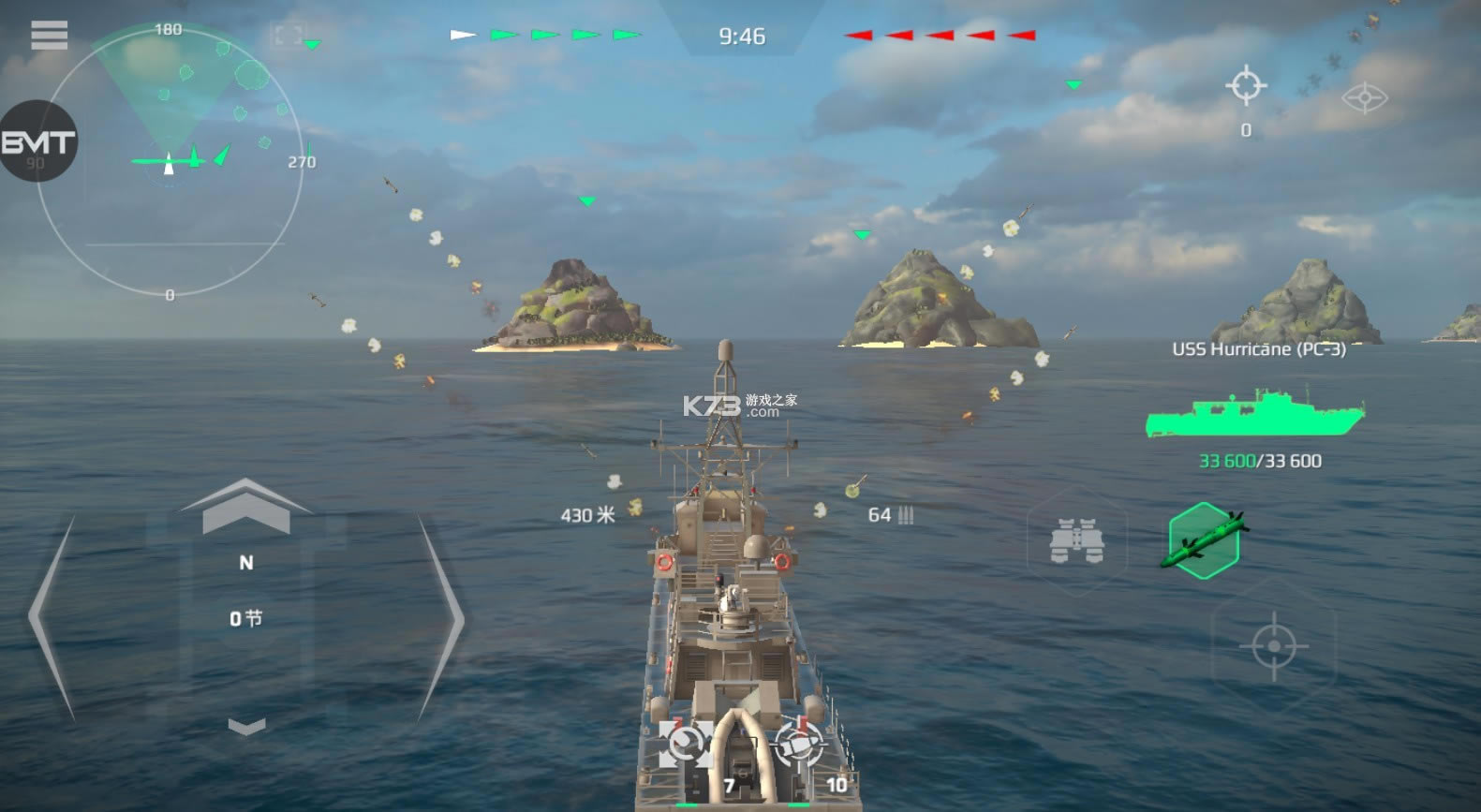Select the target lock crosshair icon
Viewport: 1481px width, 812px height.
1246,86
